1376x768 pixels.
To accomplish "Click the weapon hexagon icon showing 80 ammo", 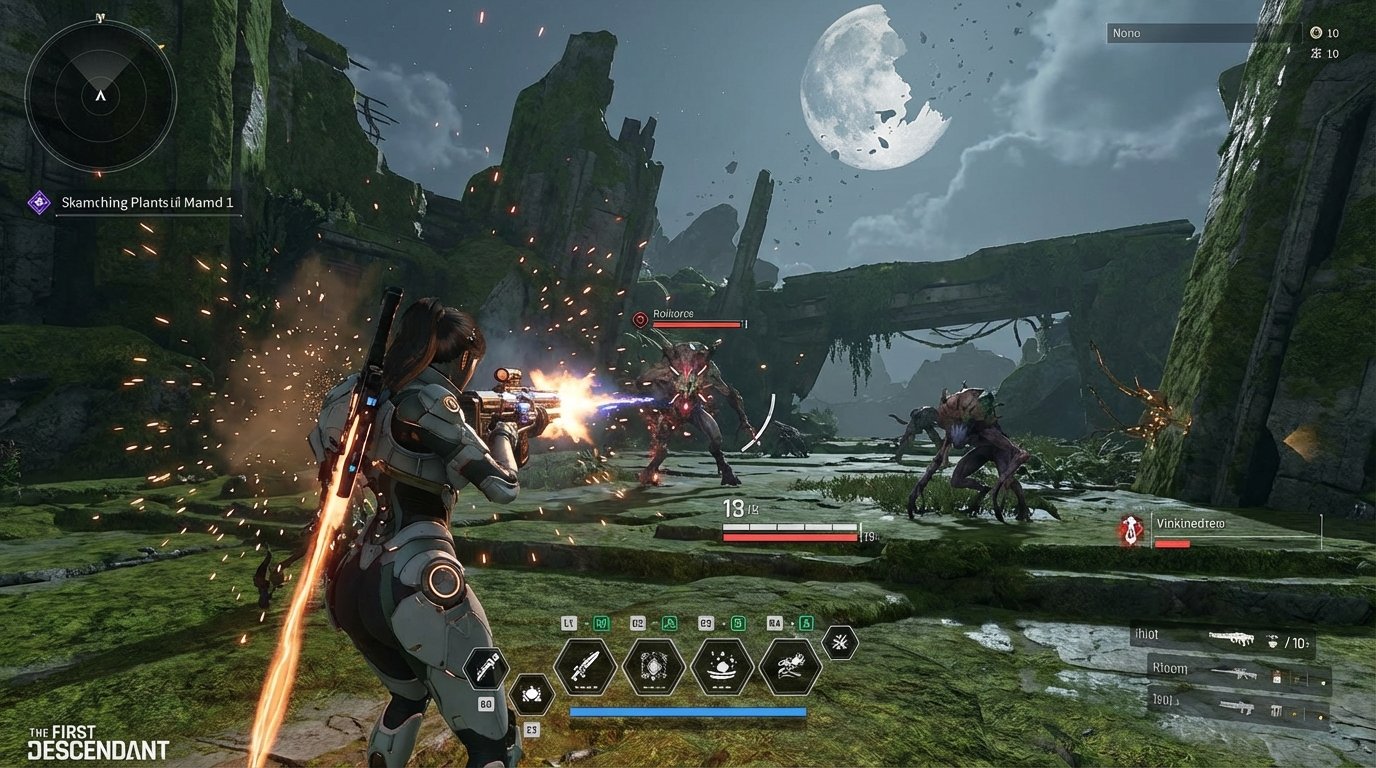I will pyautogui.click(x=484, y=667).
